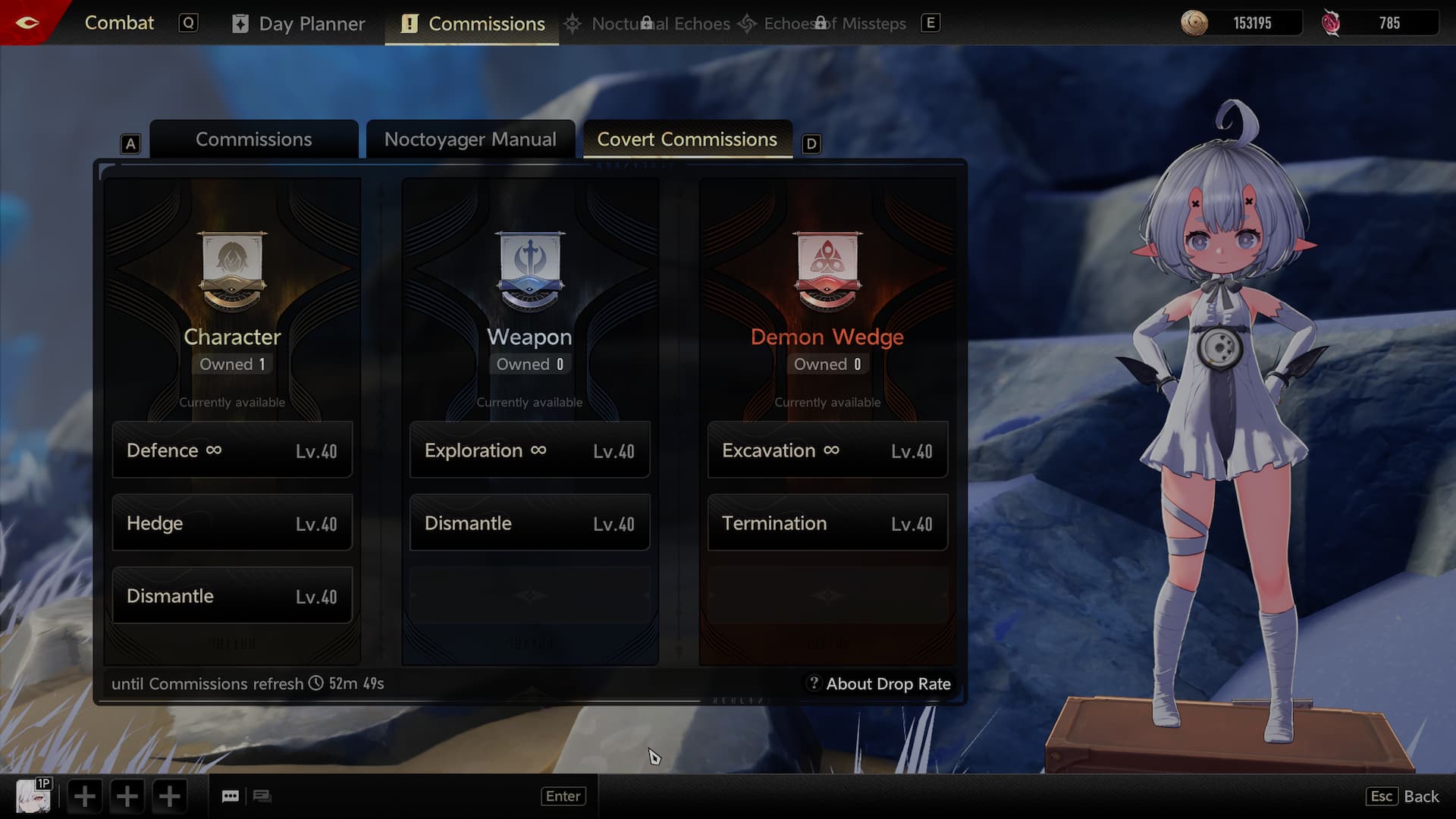Open the secondary chat message icon

pos(262,796)
